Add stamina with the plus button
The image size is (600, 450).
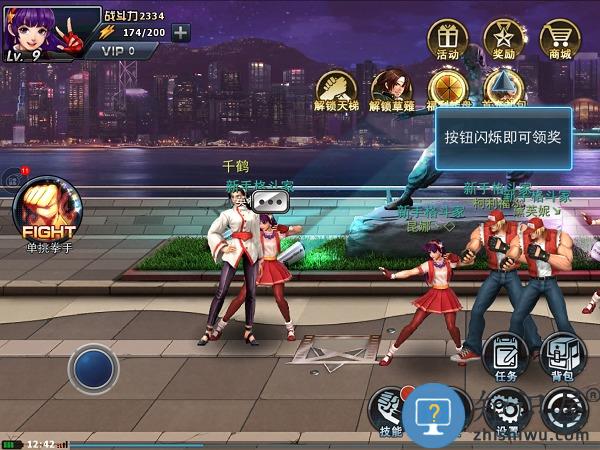pyautogui.click(x=180, y=32)
